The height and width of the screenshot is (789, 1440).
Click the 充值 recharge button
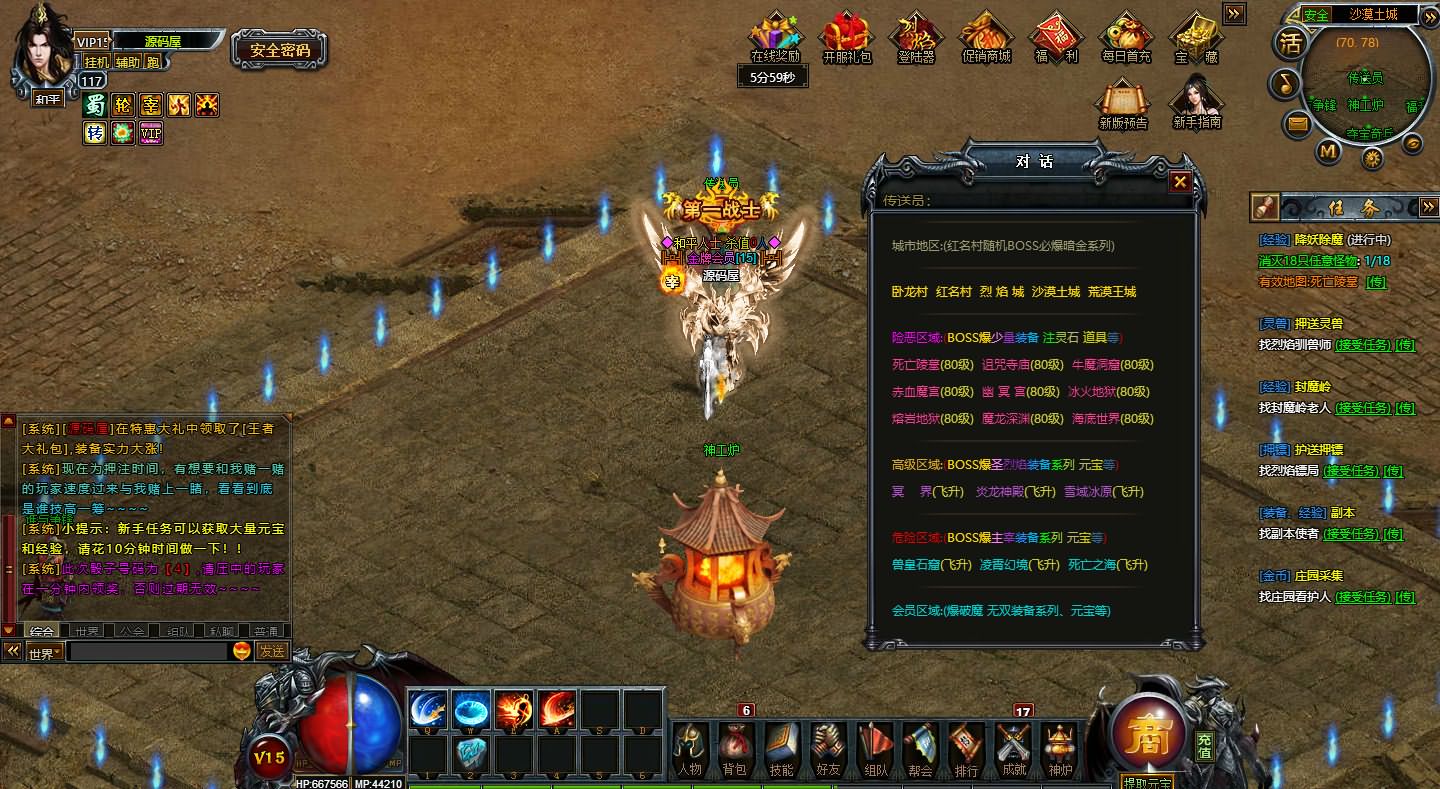[1205, 746]
